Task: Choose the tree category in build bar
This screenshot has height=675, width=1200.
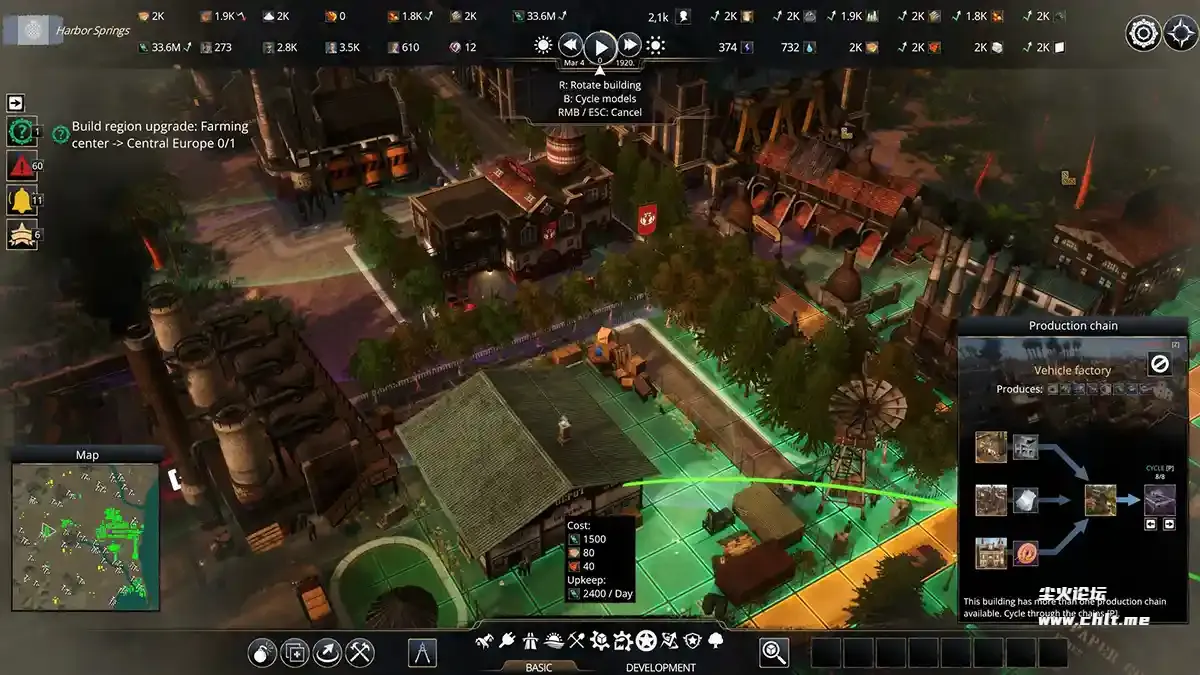Action: click(716, 640)
